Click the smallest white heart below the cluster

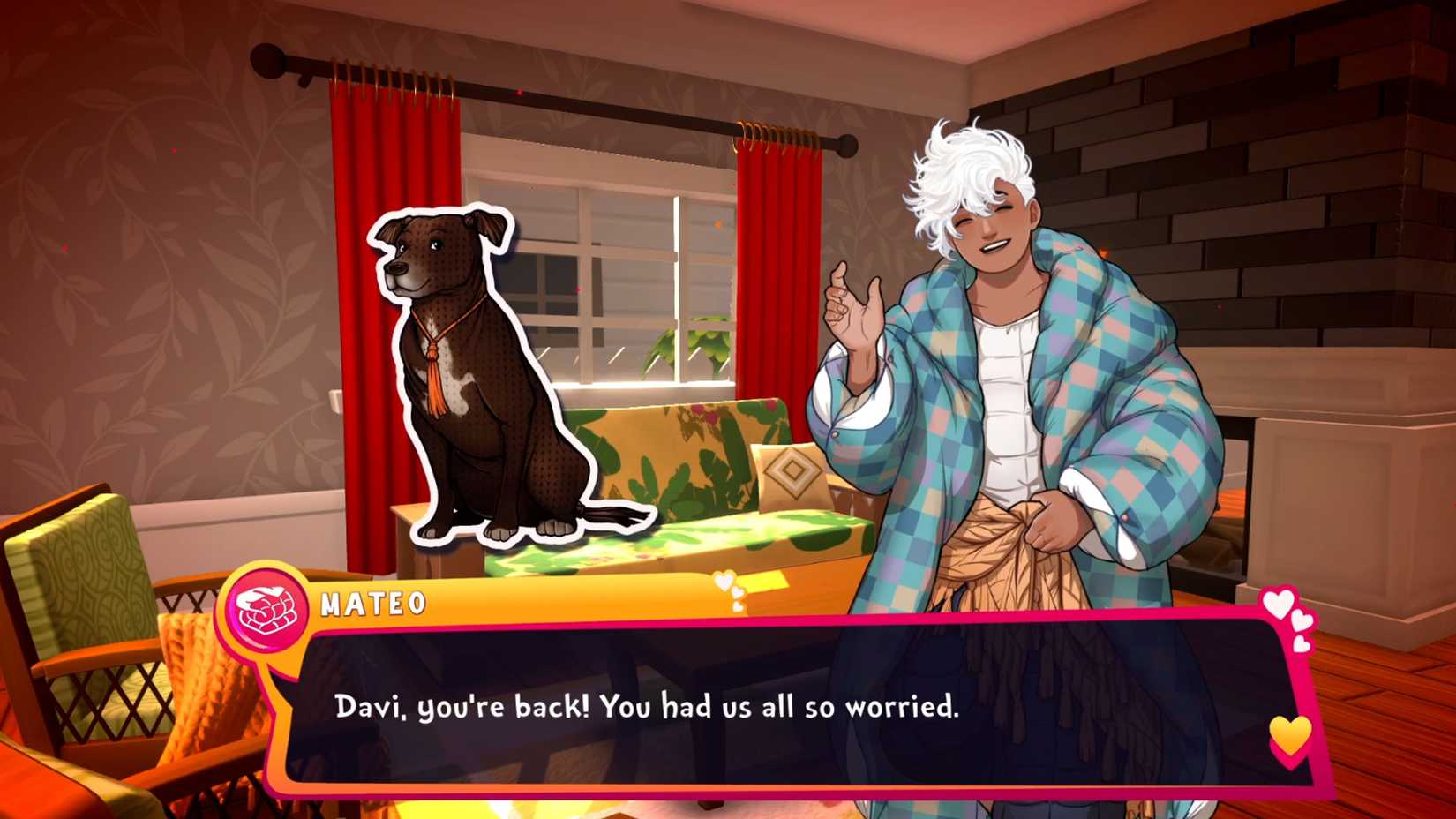pos(1301,645)
